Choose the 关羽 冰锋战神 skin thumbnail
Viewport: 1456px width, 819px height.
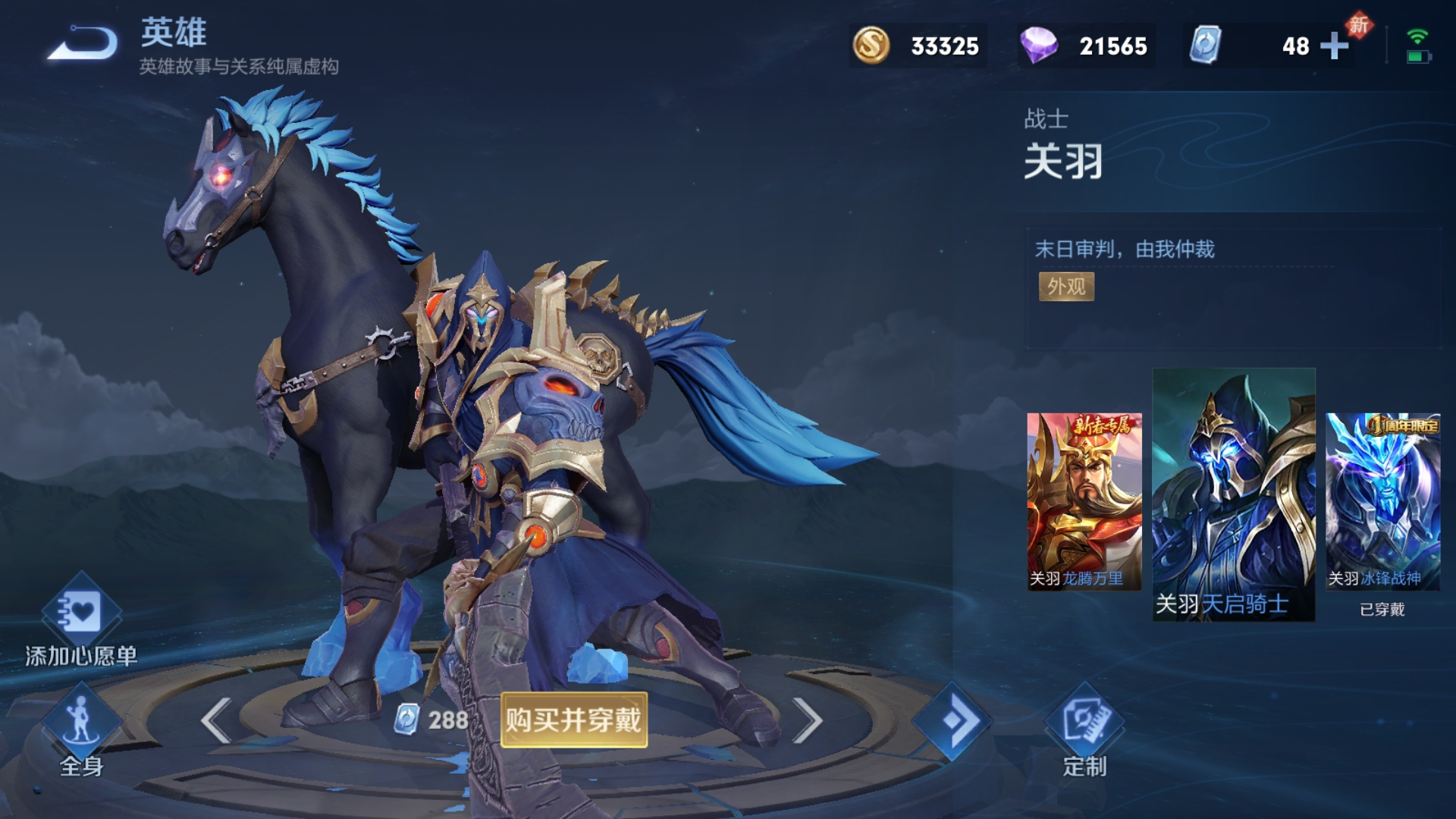1382,501
